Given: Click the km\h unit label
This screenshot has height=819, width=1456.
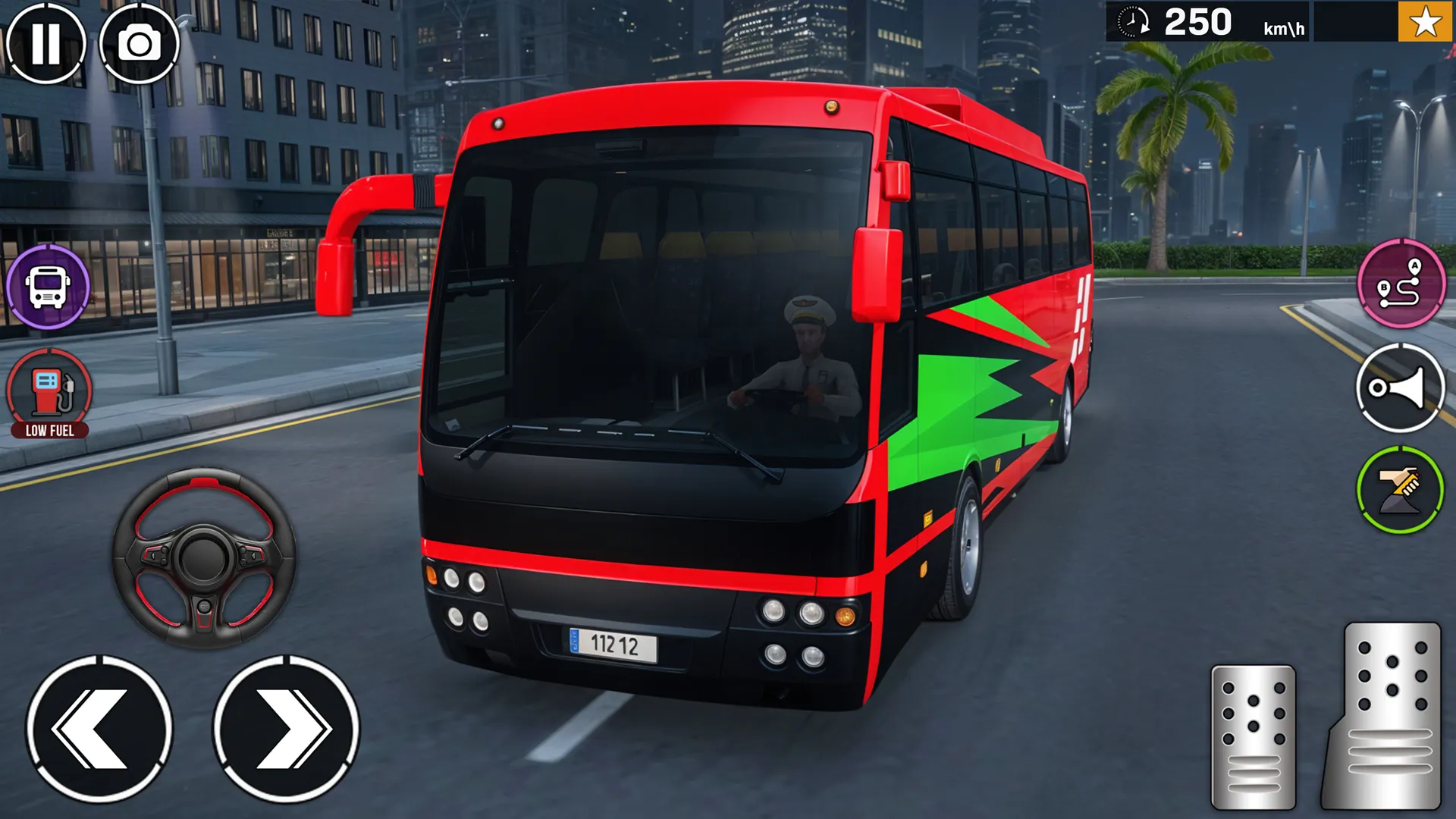Looking at the screenshot, I should (1285, 29).
